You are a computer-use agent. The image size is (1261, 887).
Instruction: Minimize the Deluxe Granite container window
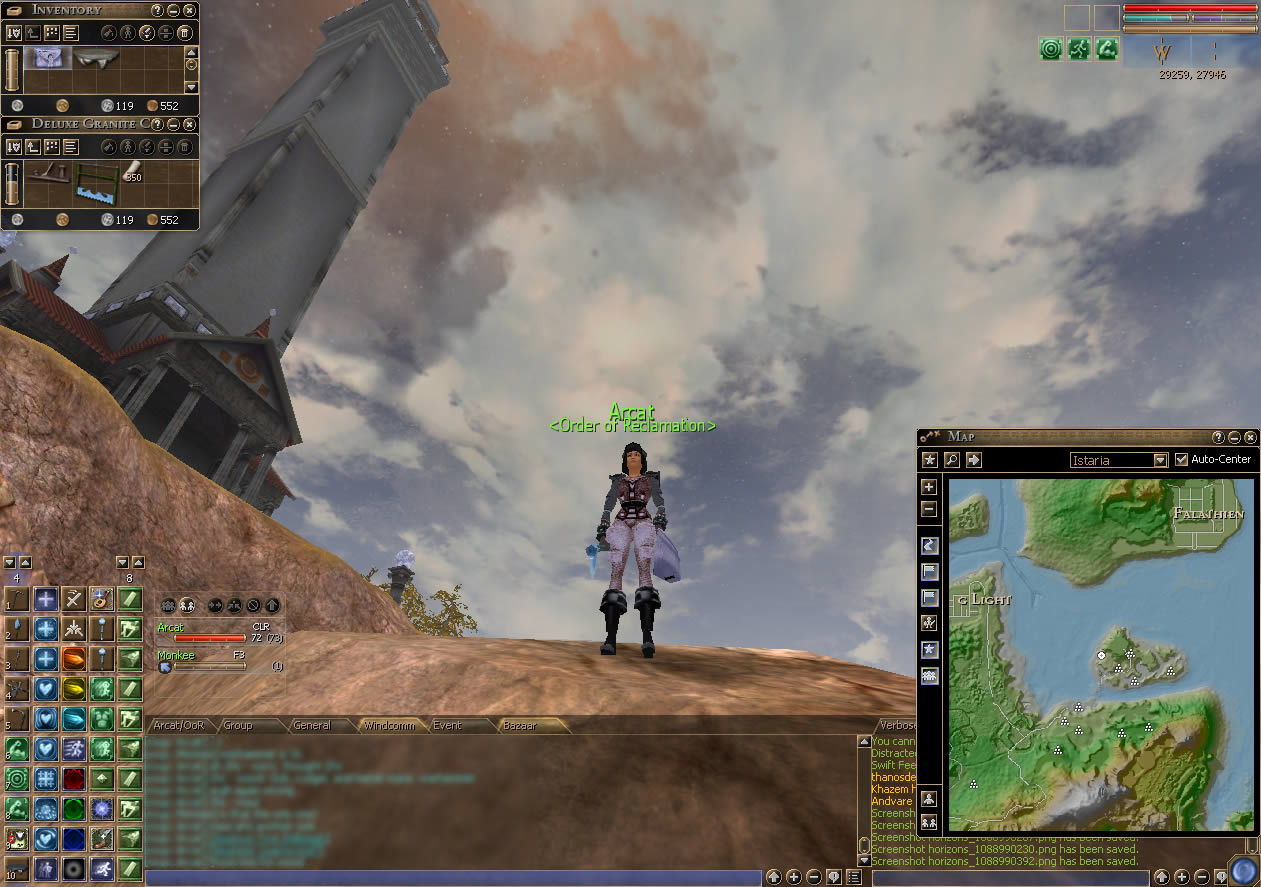pos(173,124)
